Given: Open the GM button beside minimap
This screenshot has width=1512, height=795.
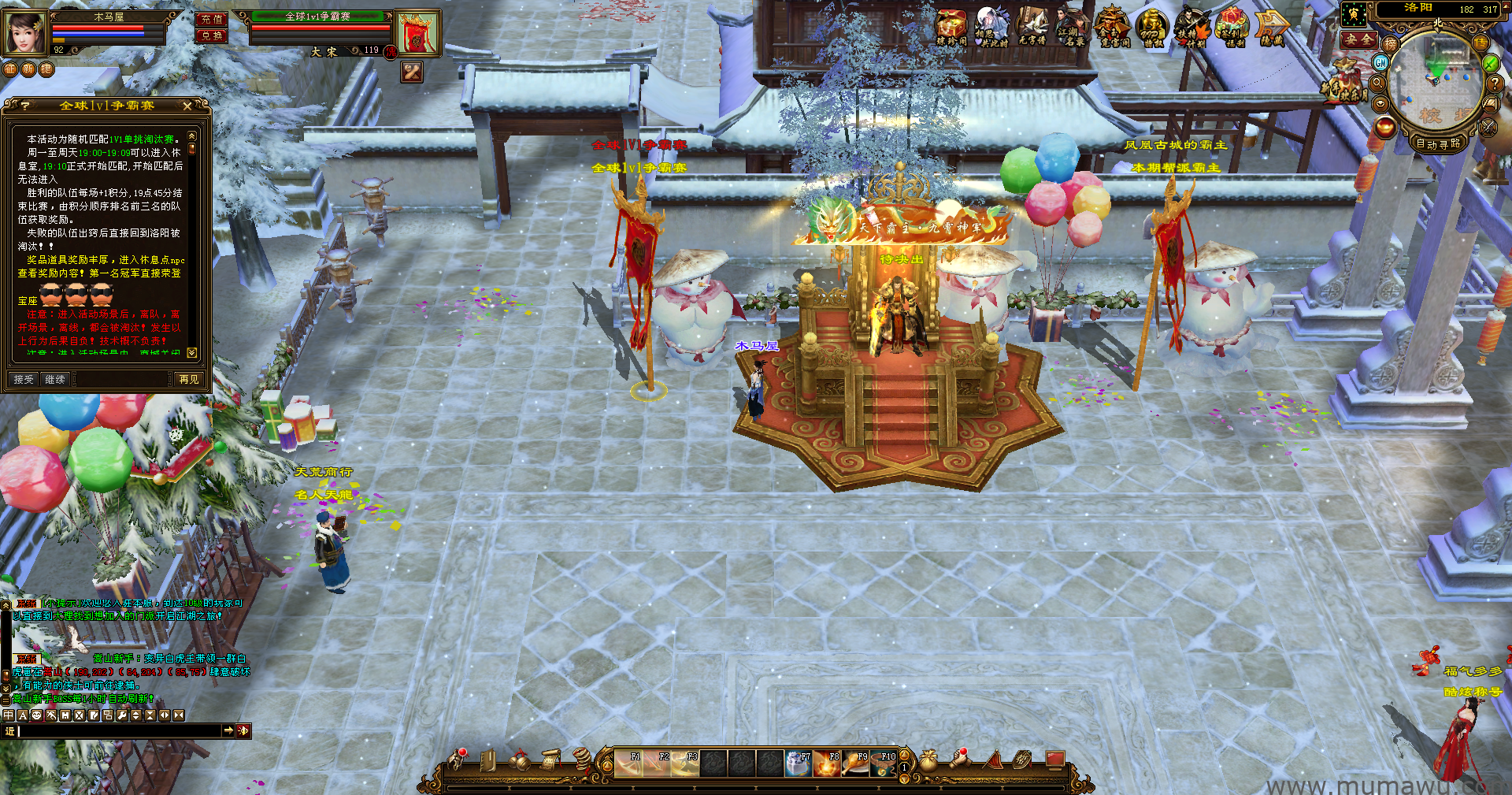Looking at the screenshot, I should (x=1381, y=62).
